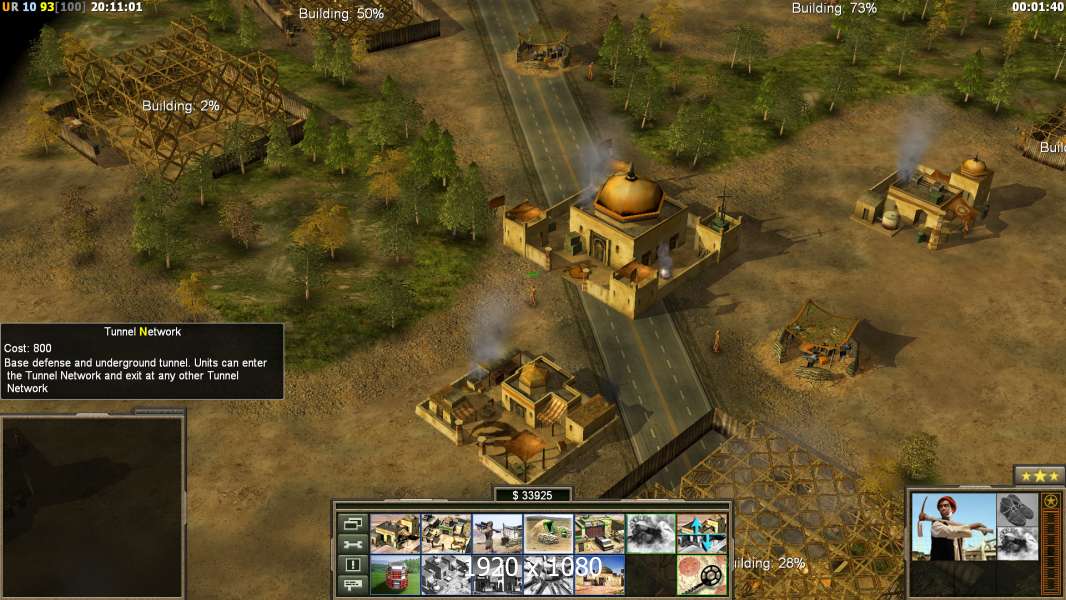This screenshot has width=1066, height=600.
Task: Activate the blue up-down arrows building icon
Action: click(702, 533)
